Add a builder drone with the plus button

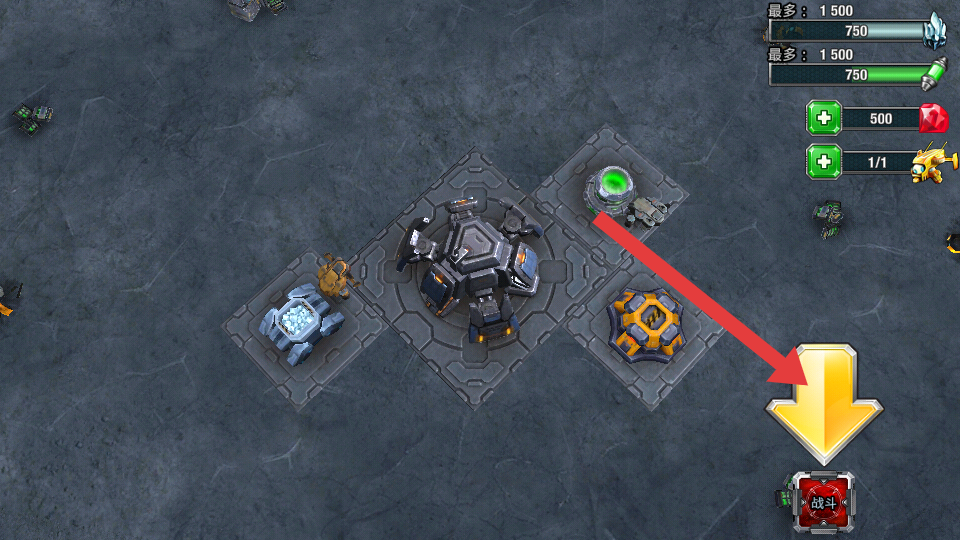(x=824, y=161)
